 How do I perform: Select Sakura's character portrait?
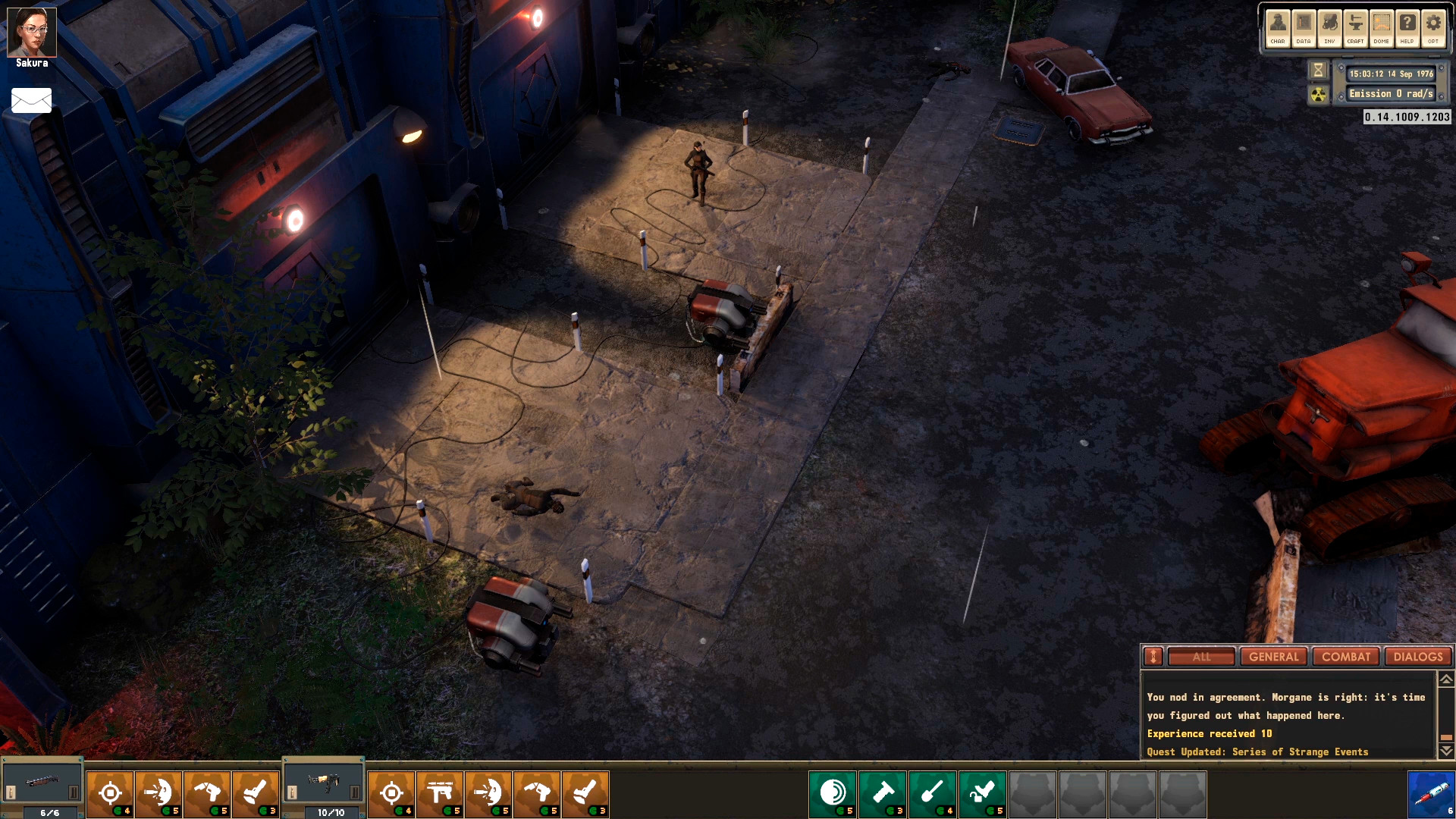click(32, 33)
